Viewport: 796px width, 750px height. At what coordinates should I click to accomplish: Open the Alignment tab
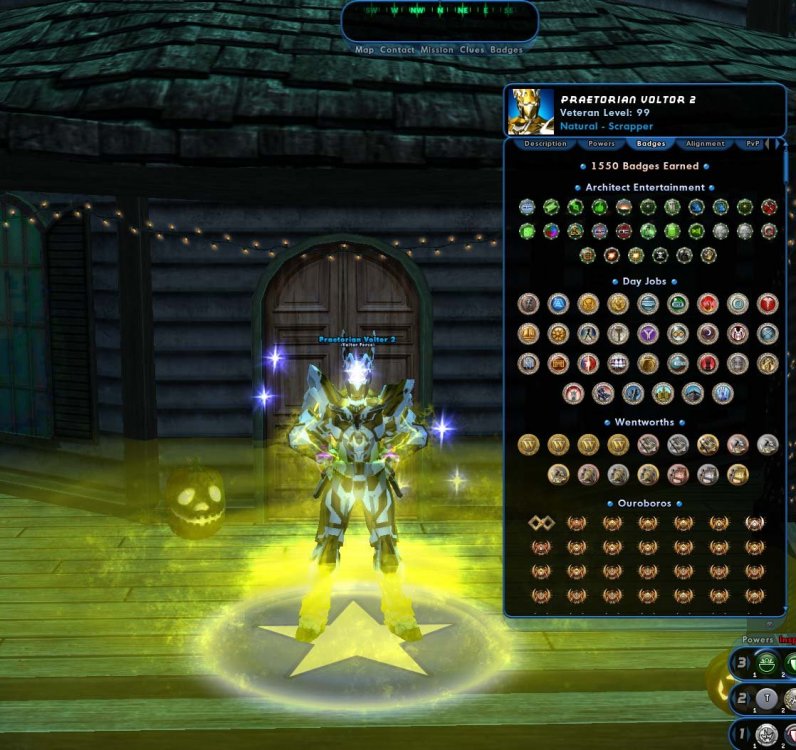coord(705,144)
